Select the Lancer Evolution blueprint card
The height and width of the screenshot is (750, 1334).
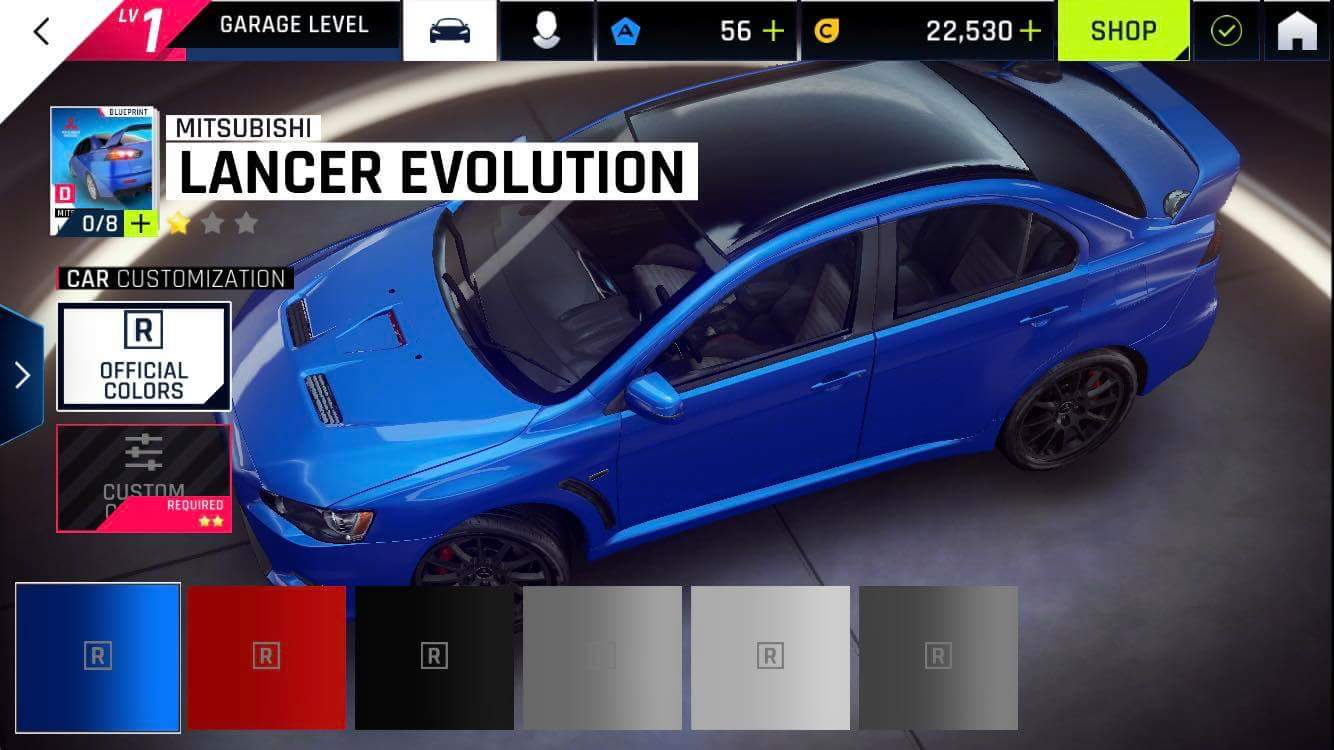click(103, 171)
